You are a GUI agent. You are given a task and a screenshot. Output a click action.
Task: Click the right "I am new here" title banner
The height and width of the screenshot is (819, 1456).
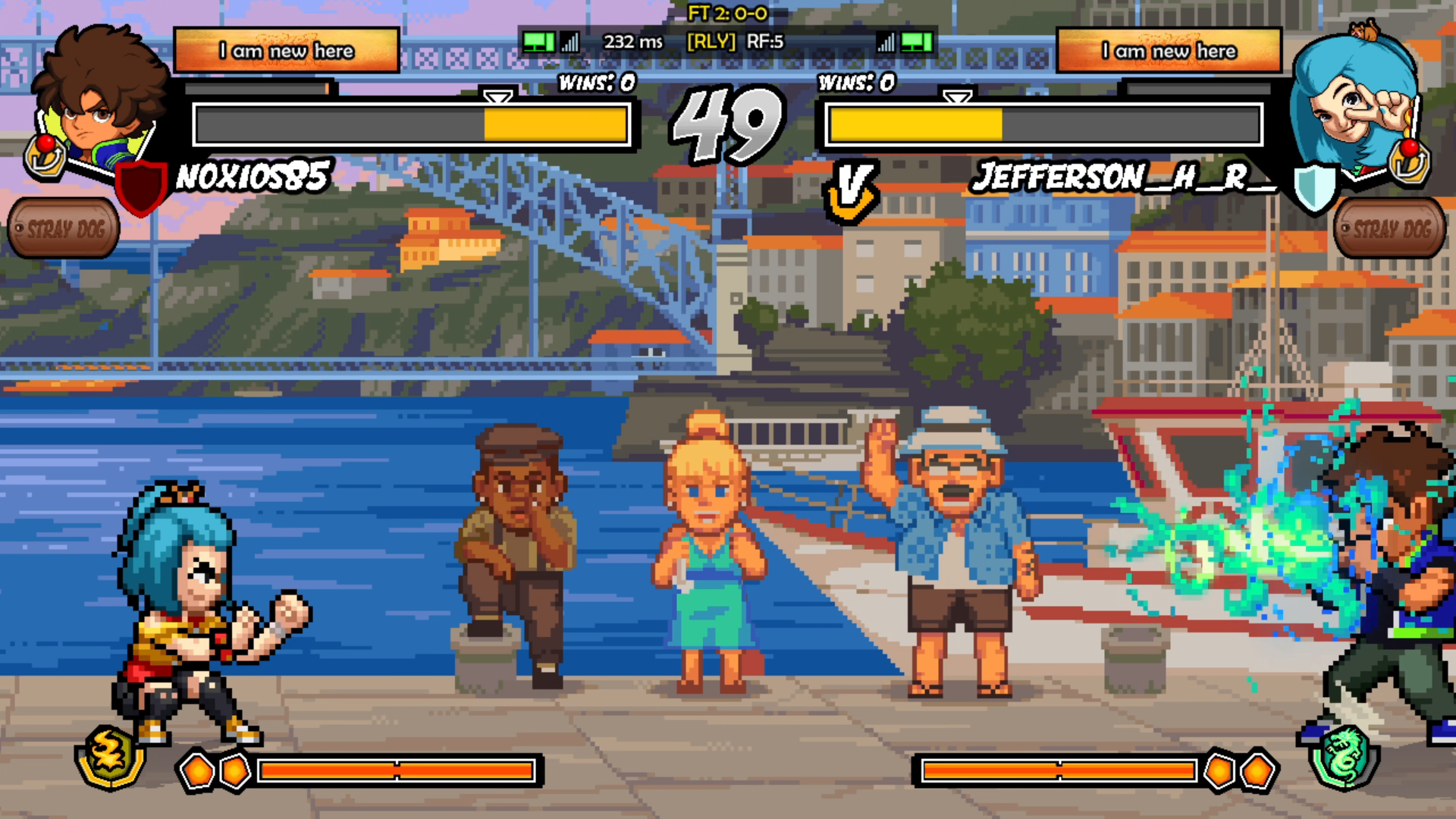[1169, 51]
